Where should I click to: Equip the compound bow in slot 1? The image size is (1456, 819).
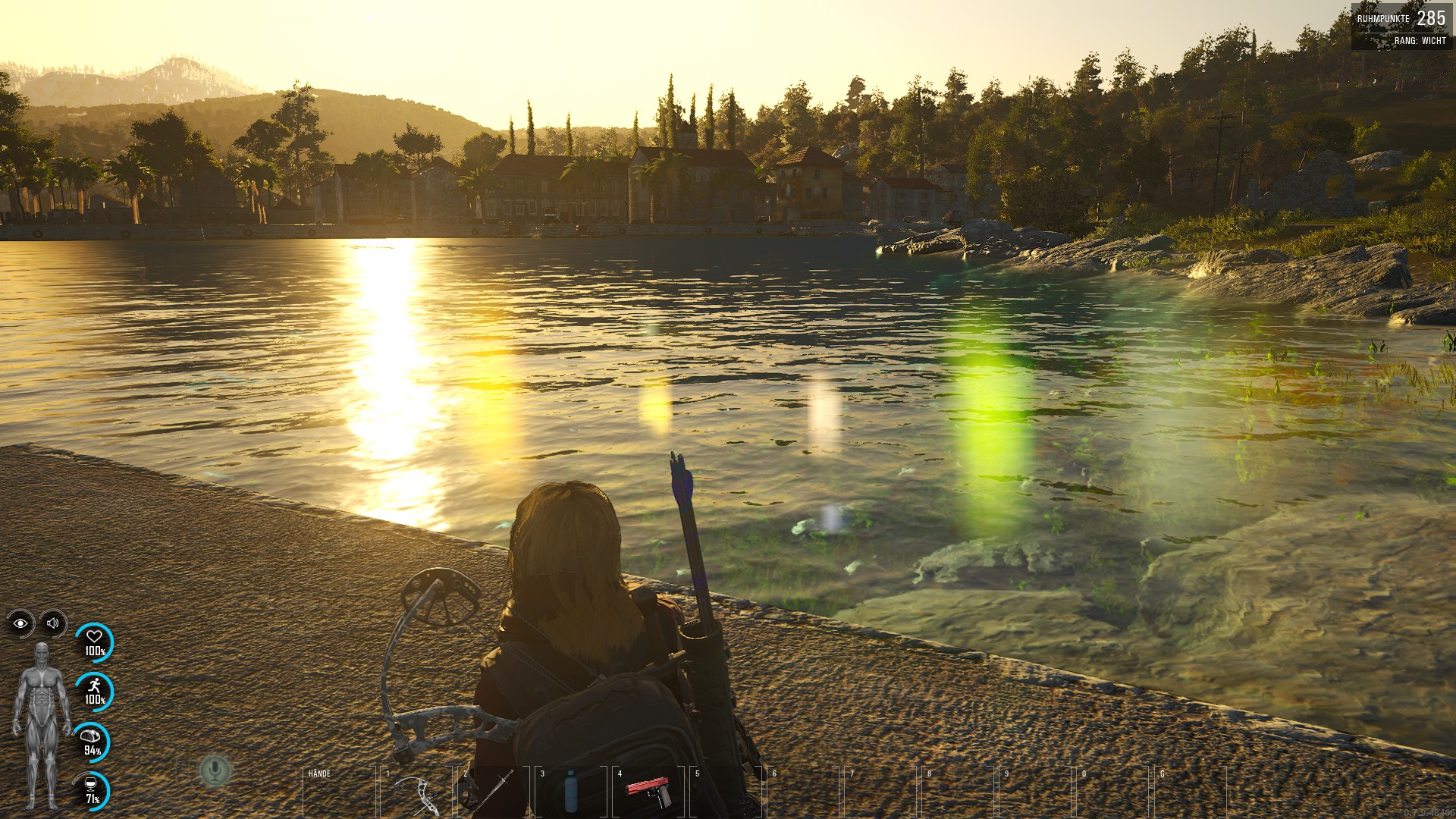tap(417, 792)
